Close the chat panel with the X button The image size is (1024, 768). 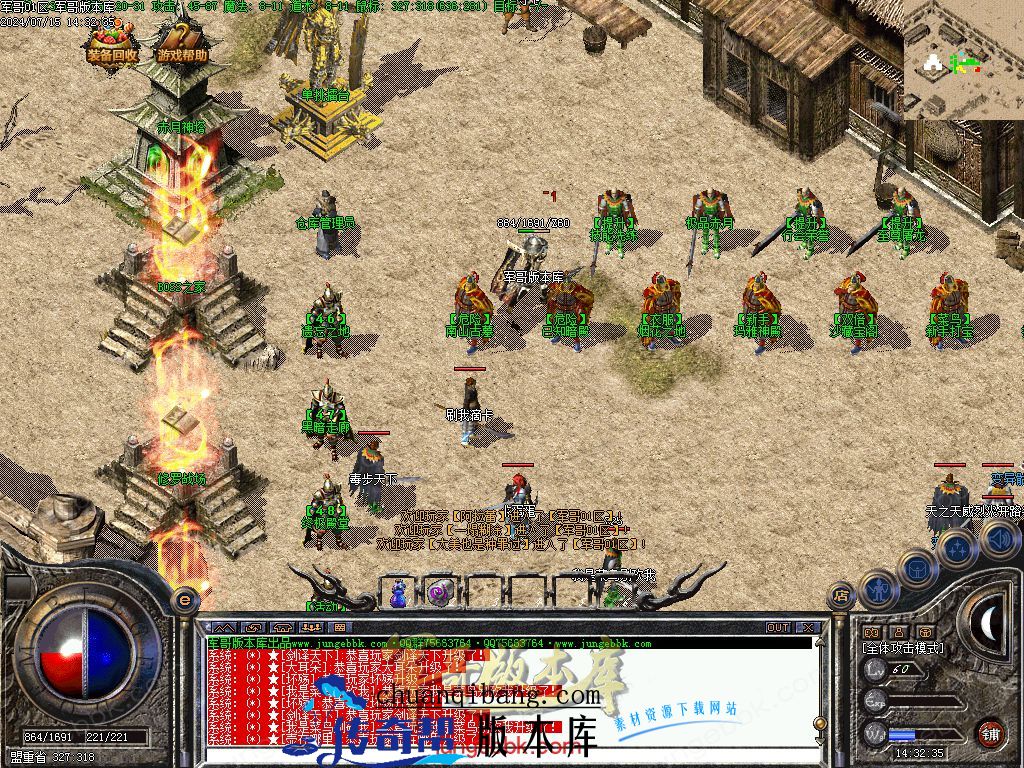(808, 628)
